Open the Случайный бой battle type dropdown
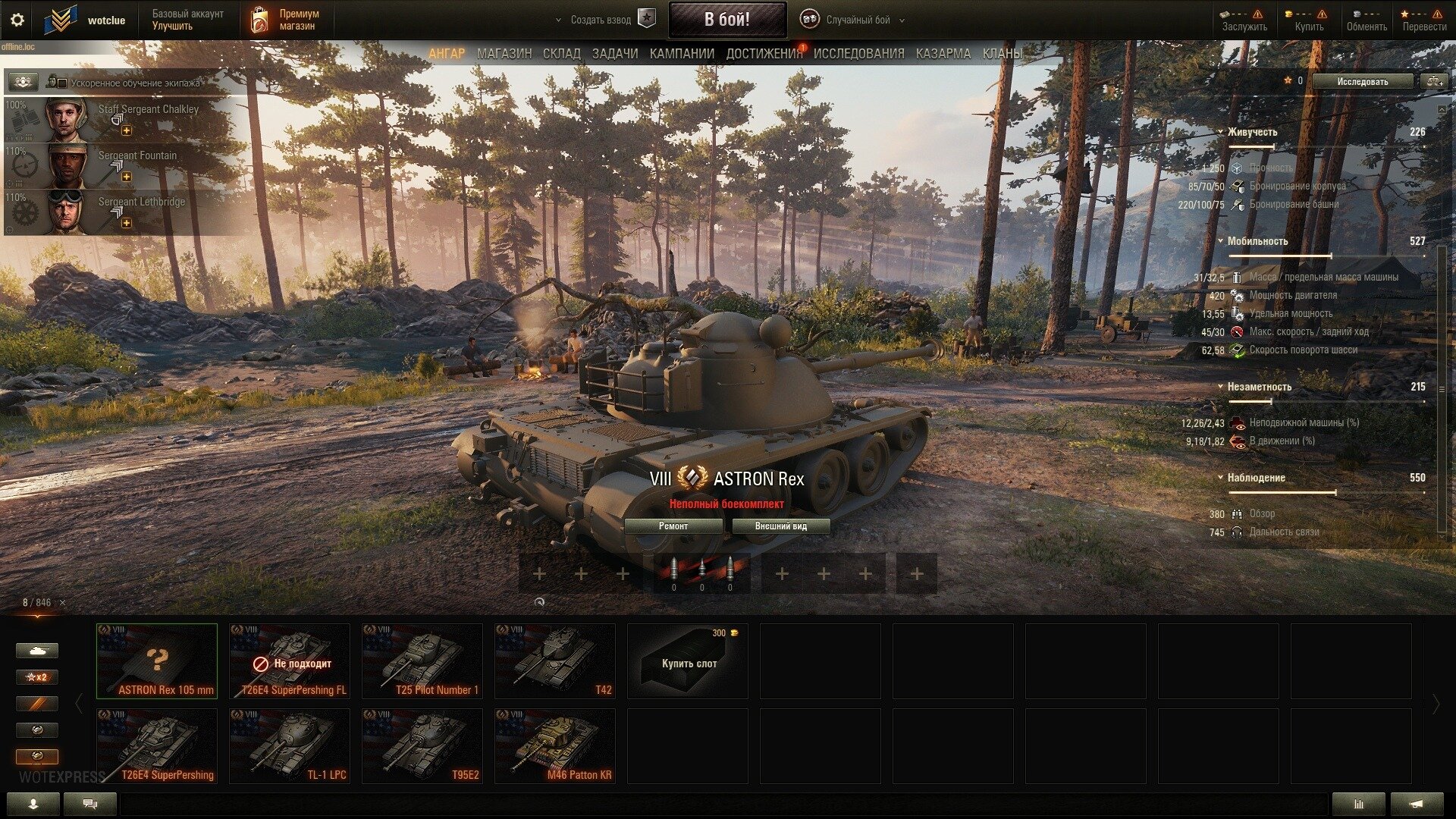The width and height of the screenshot is (1456, 819). coord(902,21)
